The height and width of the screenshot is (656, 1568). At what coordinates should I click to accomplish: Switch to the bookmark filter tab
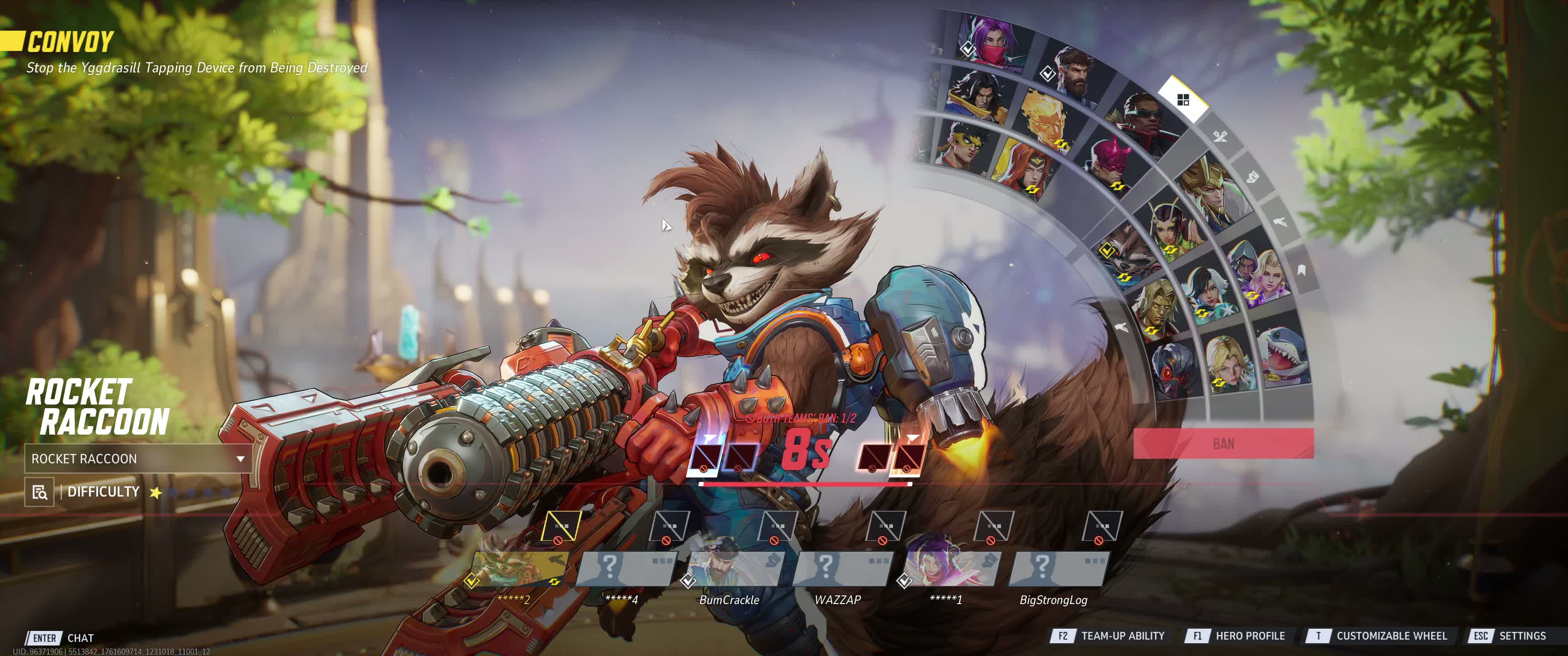click(1301, 270)
